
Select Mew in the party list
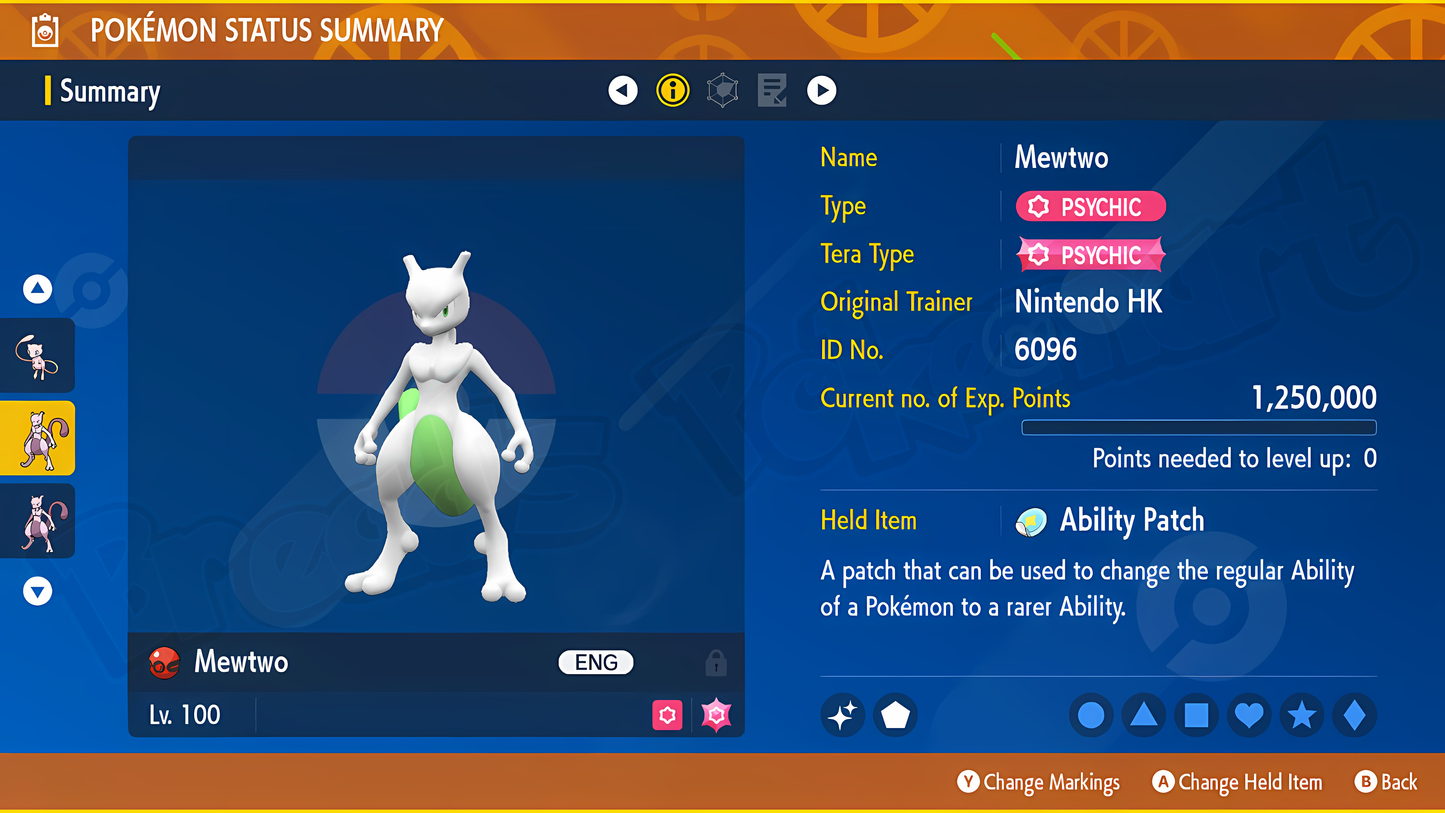pos(38,356)
